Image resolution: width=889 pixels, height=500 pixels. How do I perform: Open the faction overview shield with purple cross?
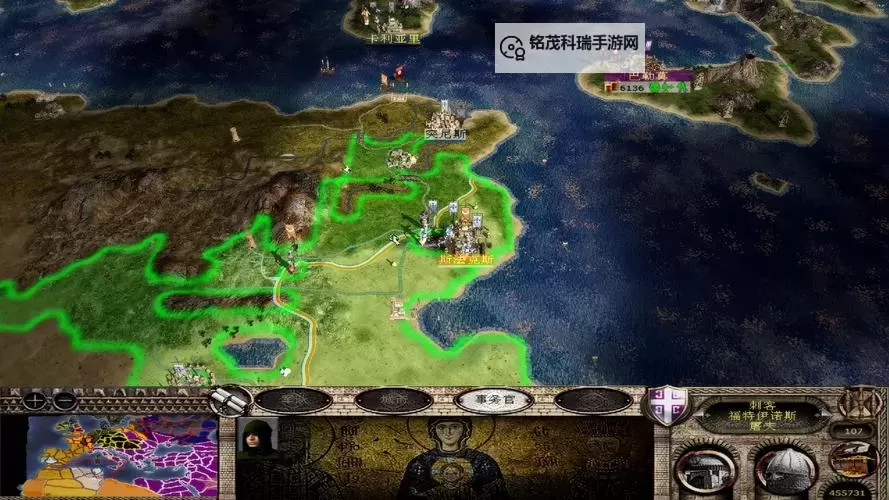pyautogui.click(x=666, y=407)
